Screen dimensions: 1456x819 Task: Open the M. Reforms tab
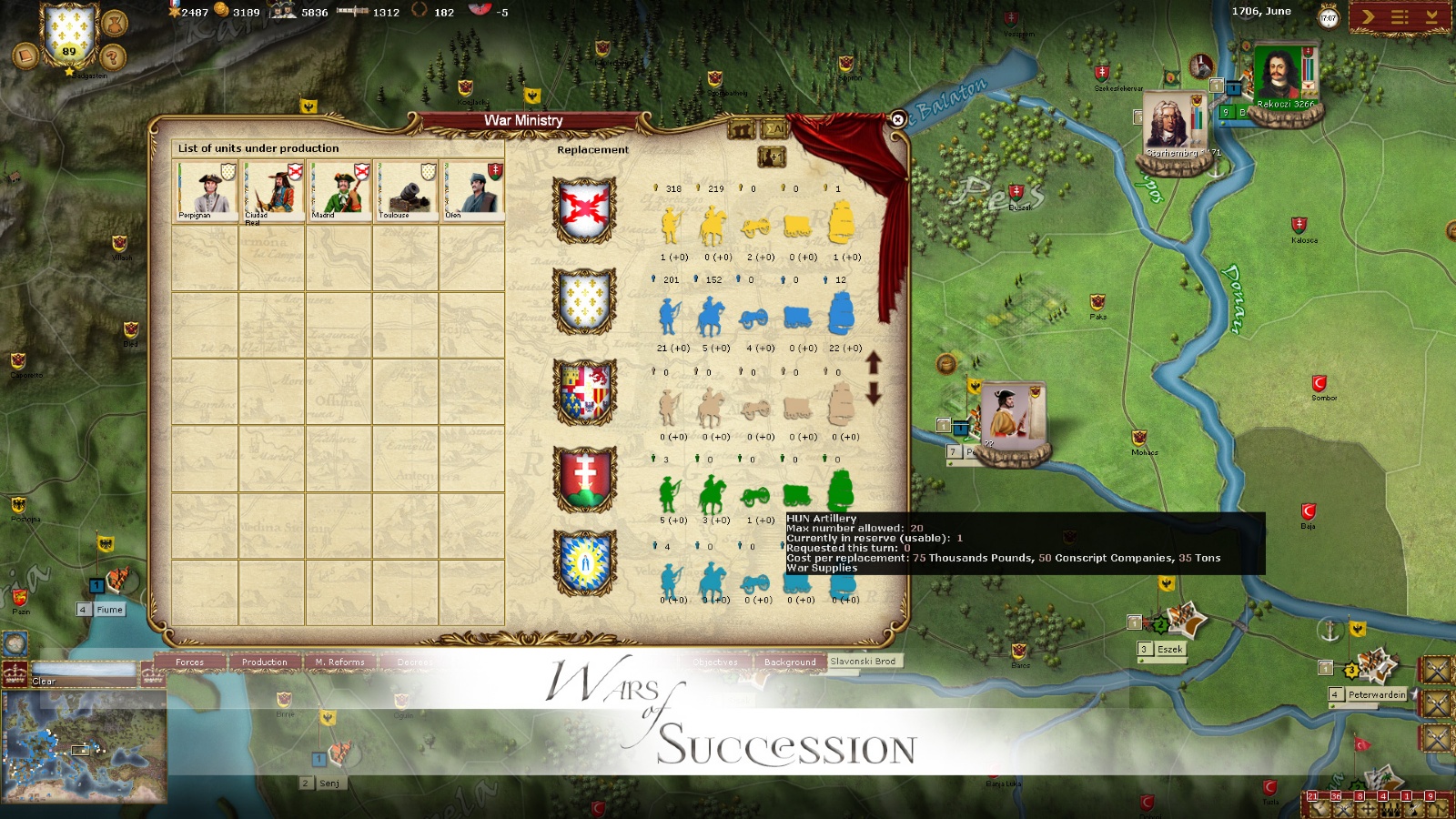point(339,662)
